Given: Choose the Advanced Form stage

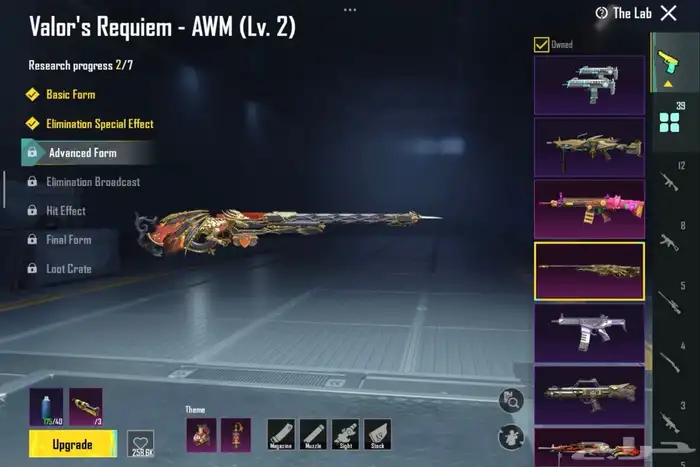Looking at the screenshot, I should click(x=82, y=153).
